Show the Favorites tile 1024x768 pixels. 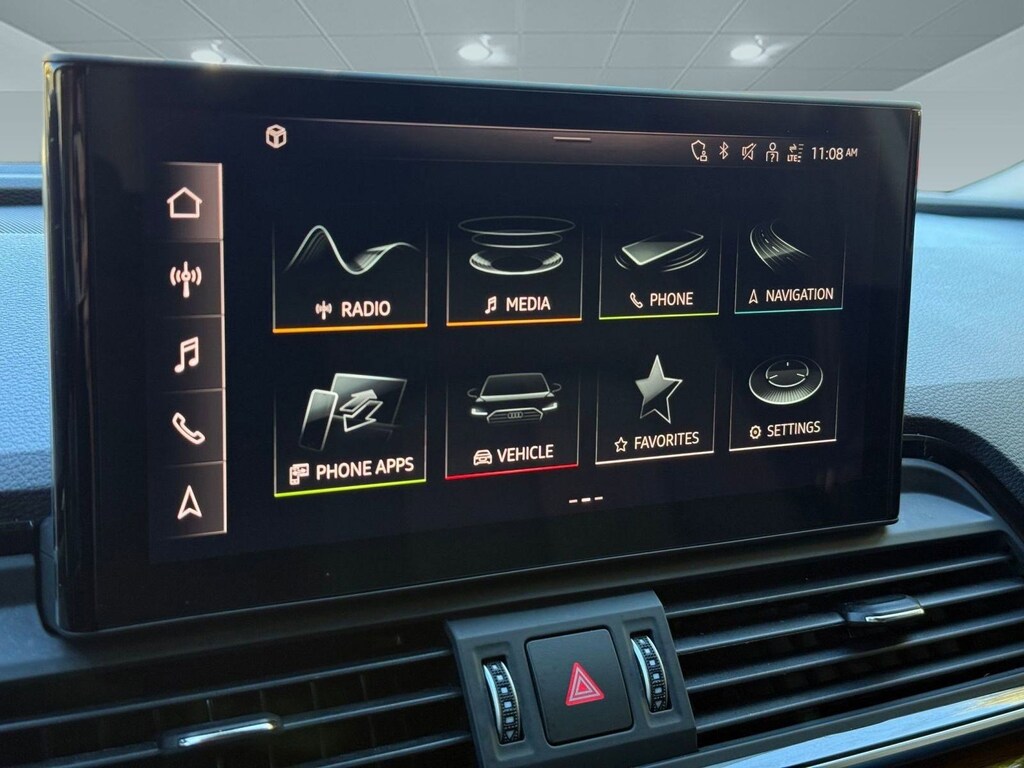click(x=655, y=410)
